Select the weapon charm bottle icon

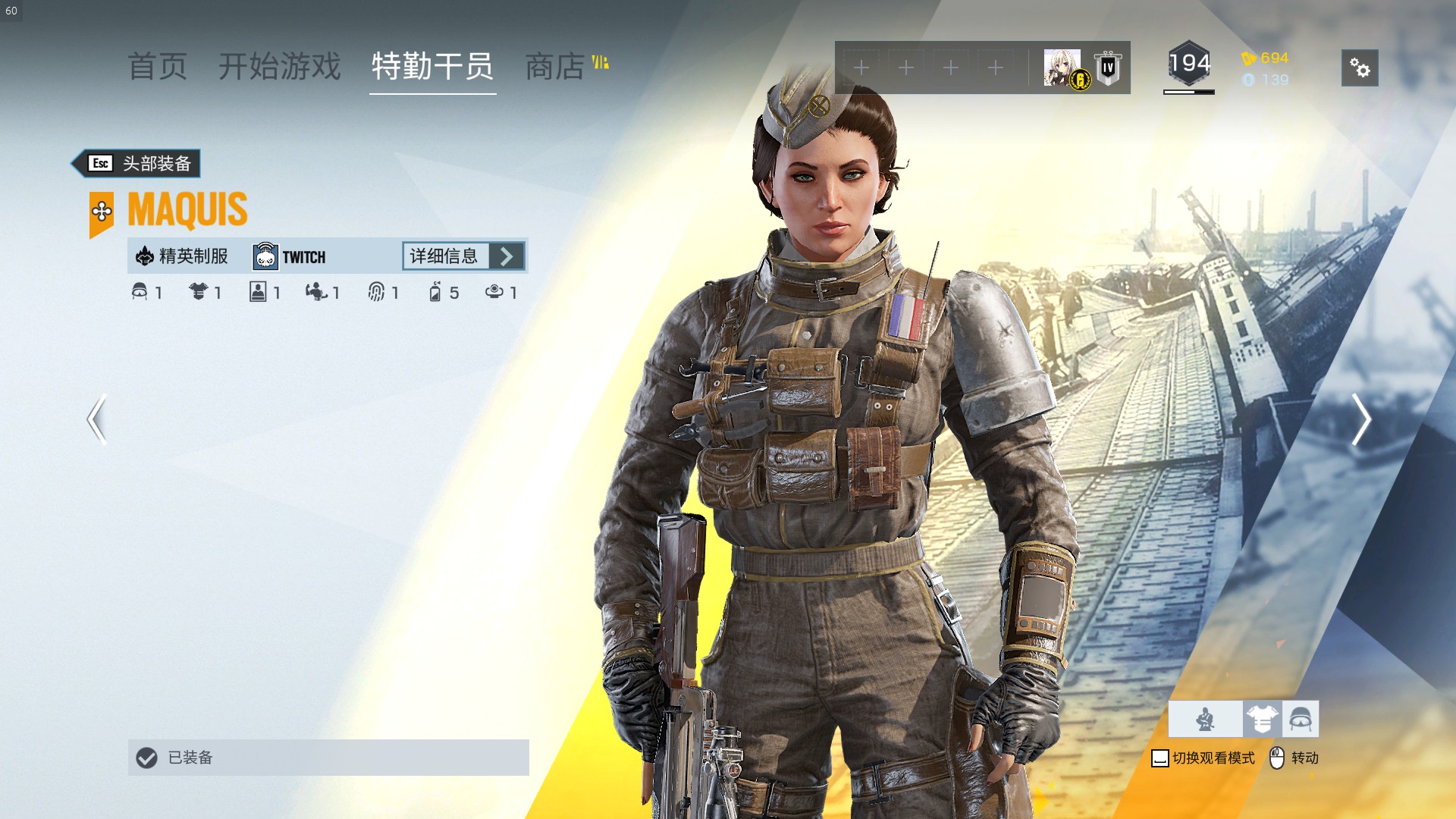coord(435,292)
